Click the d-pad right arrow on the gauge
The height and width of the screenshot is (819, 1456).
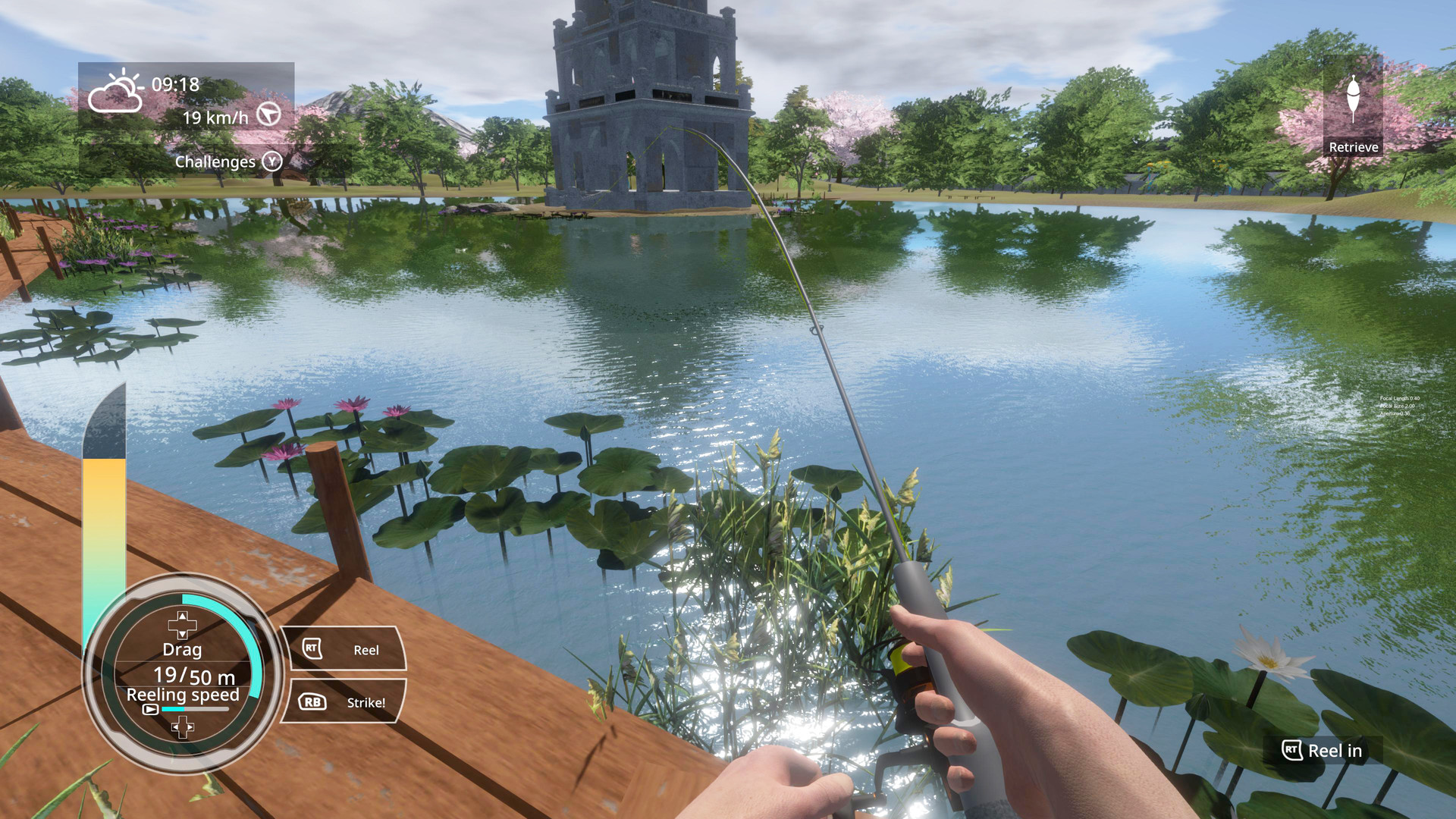click(189, 727)
